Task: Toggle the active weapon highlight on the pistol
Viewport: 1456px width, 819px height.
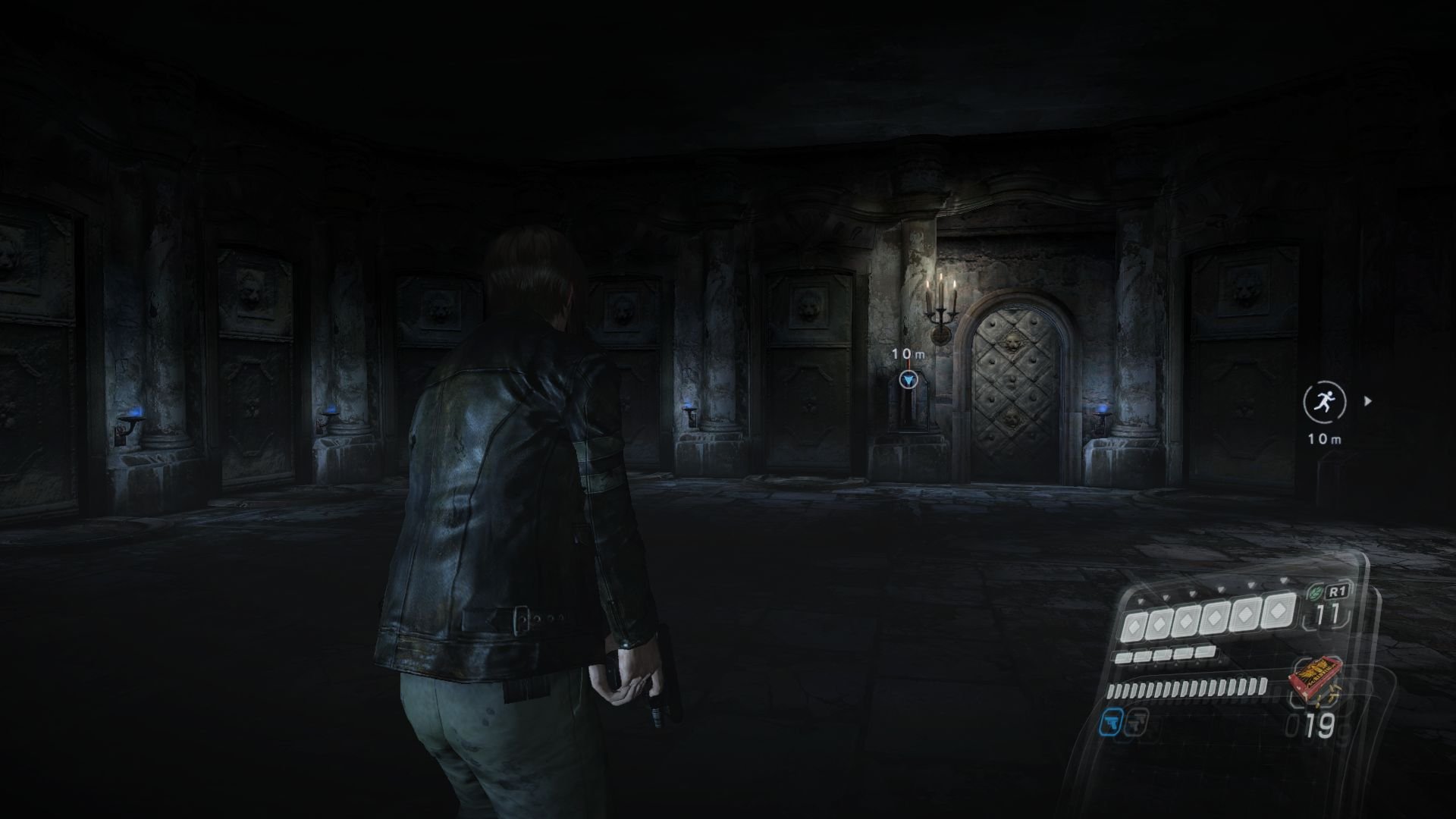Action: (1112, 722)
